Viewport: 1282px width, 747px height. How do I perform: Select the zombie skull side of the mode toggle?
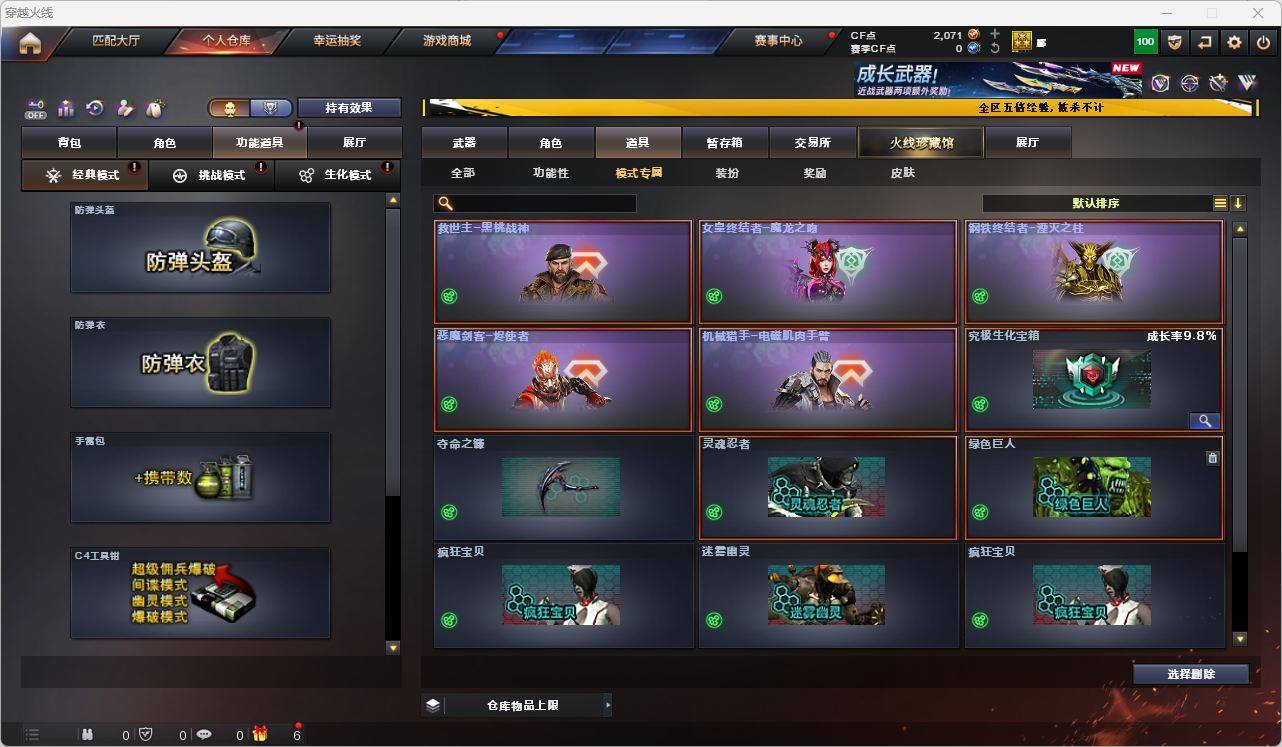click(x=230, y=107)
